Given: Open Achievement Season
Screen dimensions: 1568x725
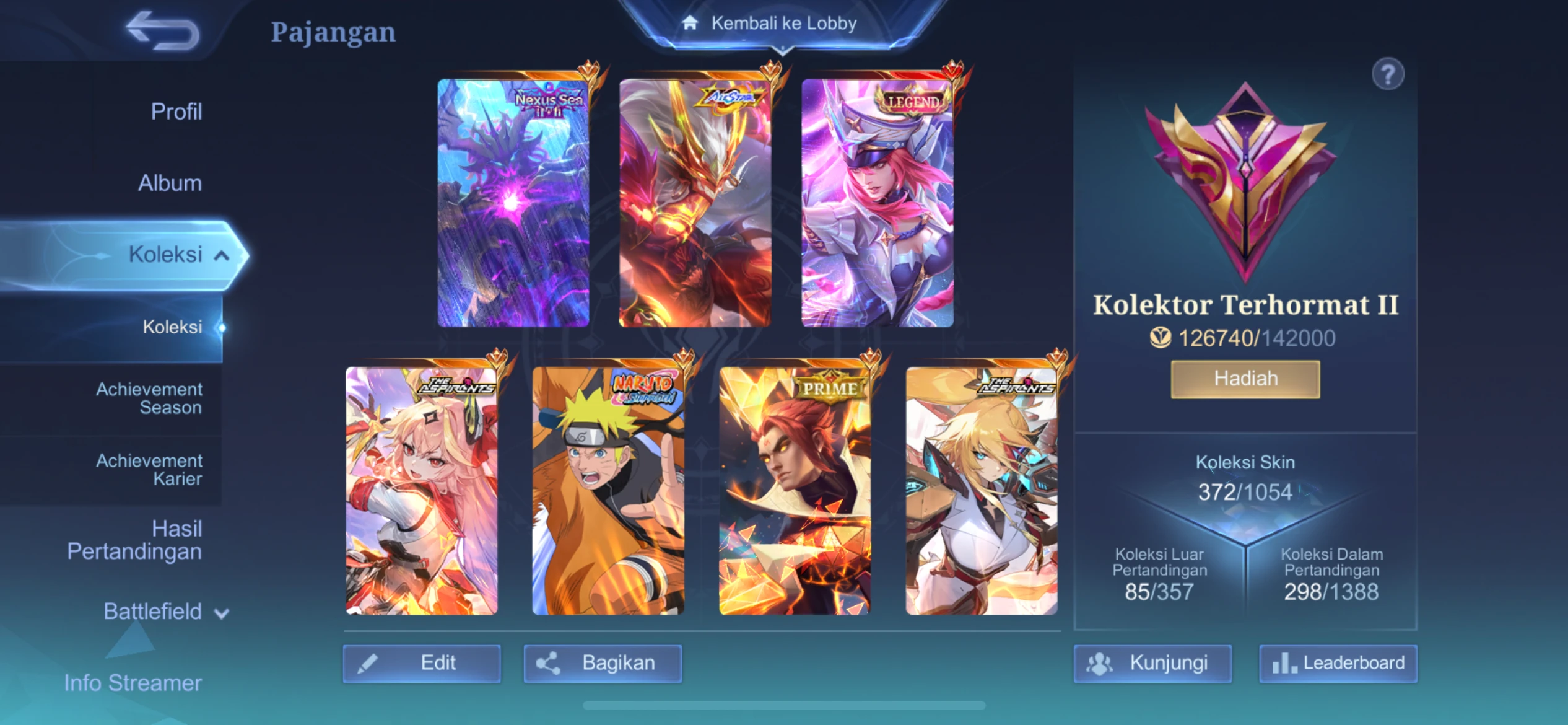Looking at the screenshot, I should [149, 398].
